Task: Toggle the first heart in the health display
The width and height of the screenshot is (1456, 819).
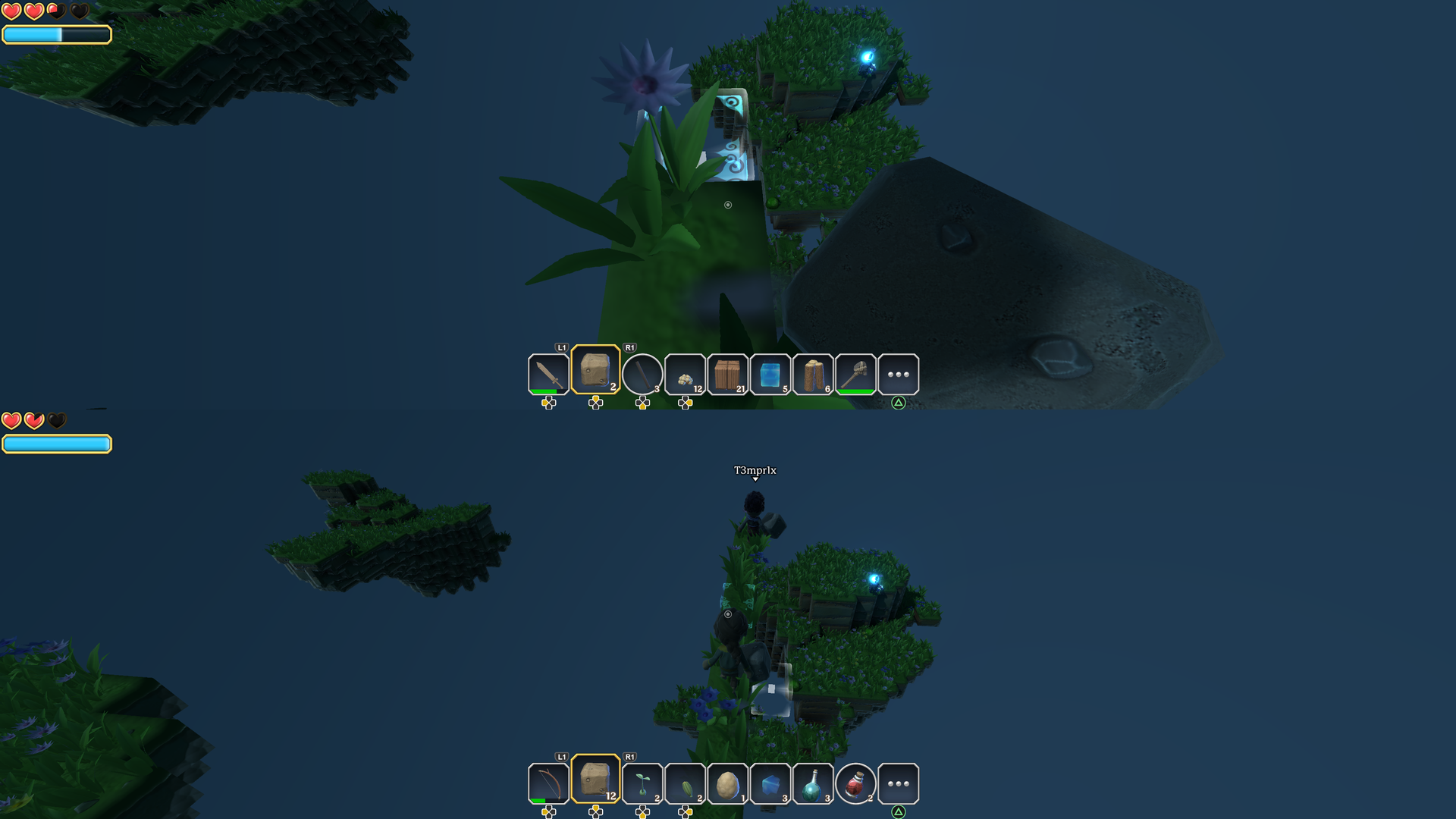Action: (x=12, y=11)
